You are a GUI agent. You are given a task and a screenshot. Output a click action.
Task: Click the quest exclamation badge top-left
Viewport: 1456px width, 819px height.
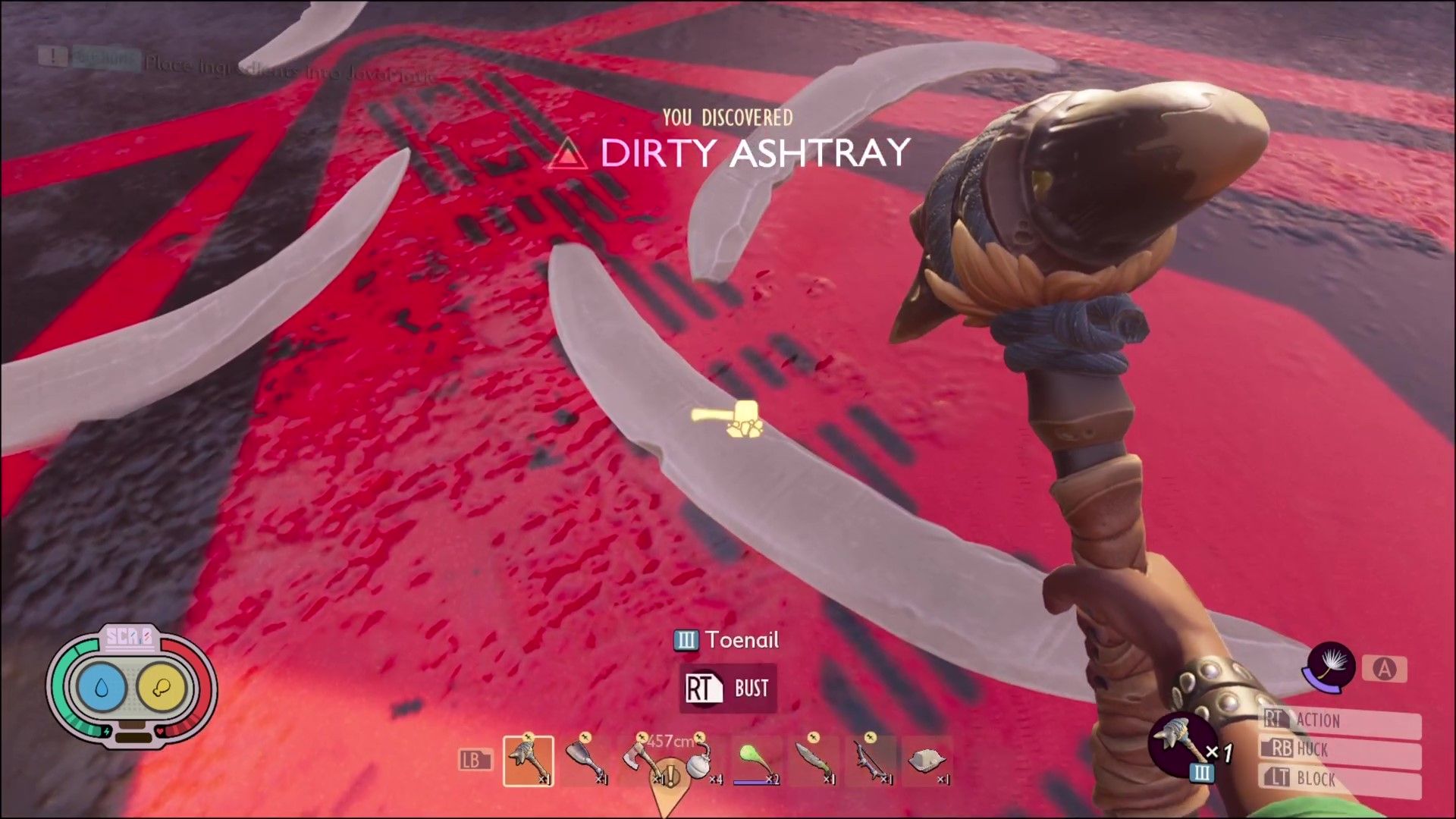(x=54, y=56)
